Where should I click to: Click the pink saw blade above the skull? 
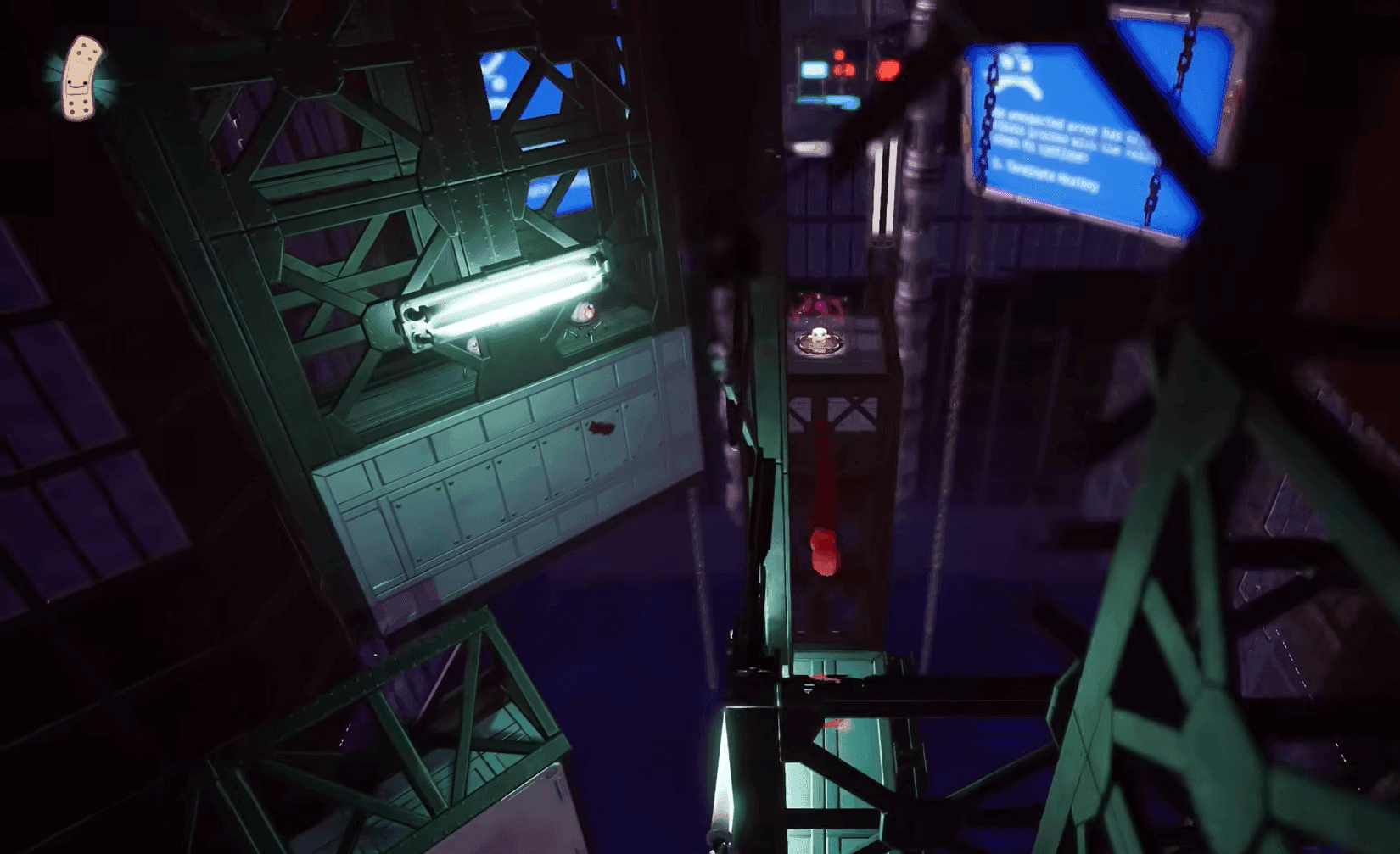(x=821, y=307)
